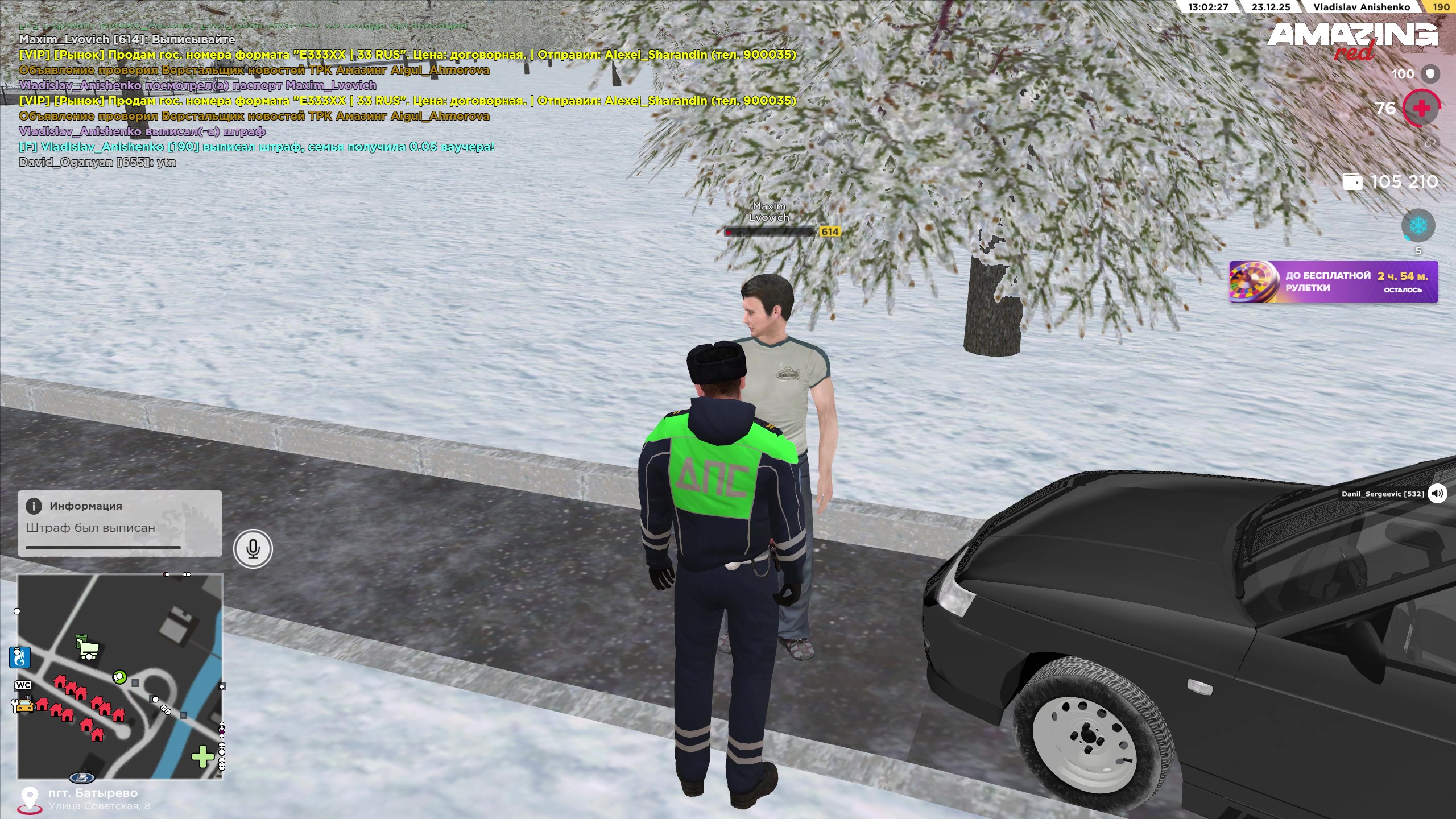
Task: Click the red health cross icon
Action: [x=1421, y=108]
